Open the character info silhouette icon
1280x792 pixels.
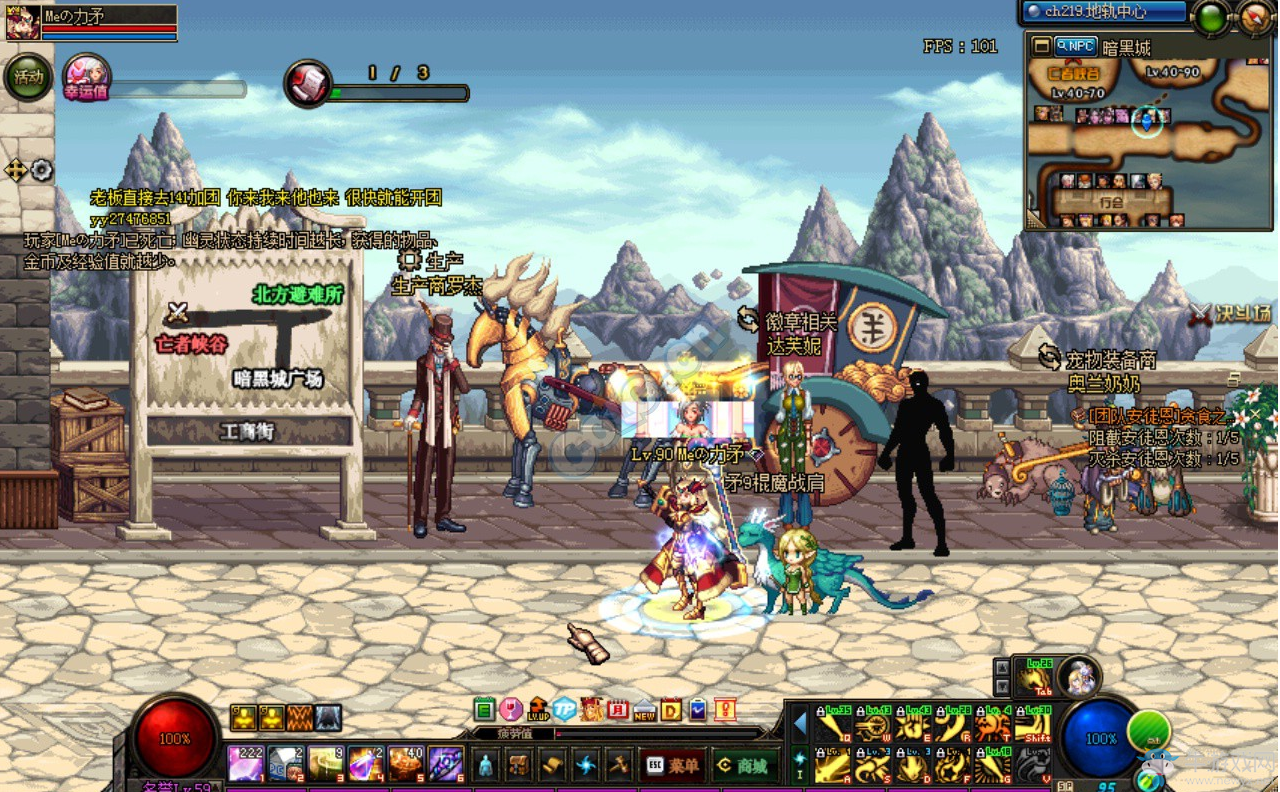pos(486,766)
